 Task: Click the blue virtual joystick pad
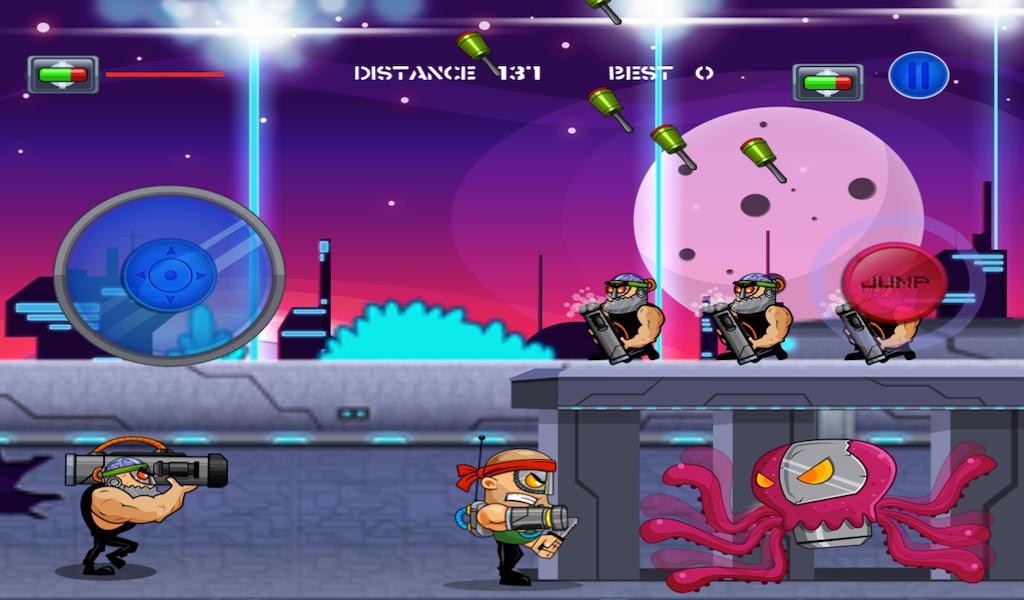coord(169,275)
